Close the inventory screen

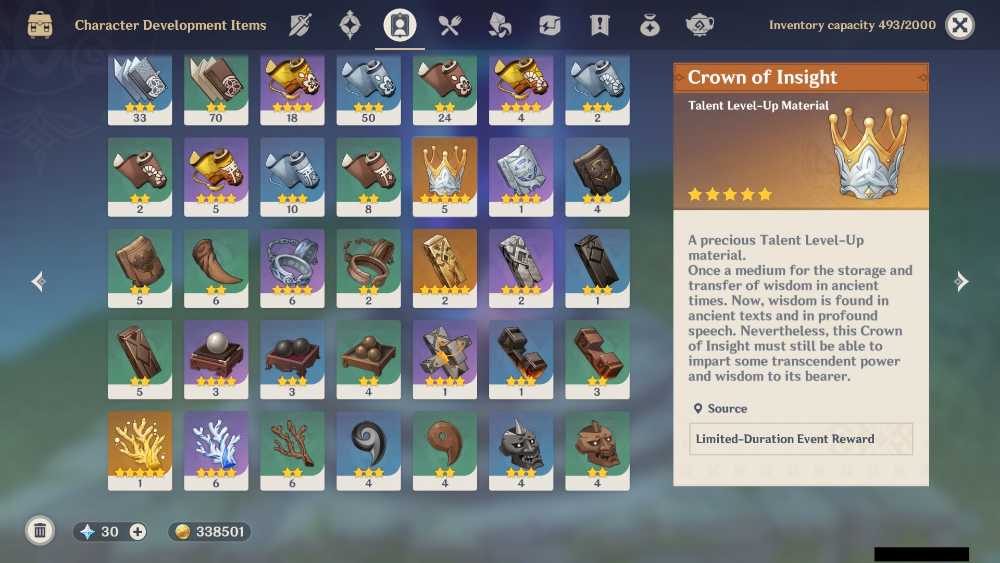click(x=960, y=25)
